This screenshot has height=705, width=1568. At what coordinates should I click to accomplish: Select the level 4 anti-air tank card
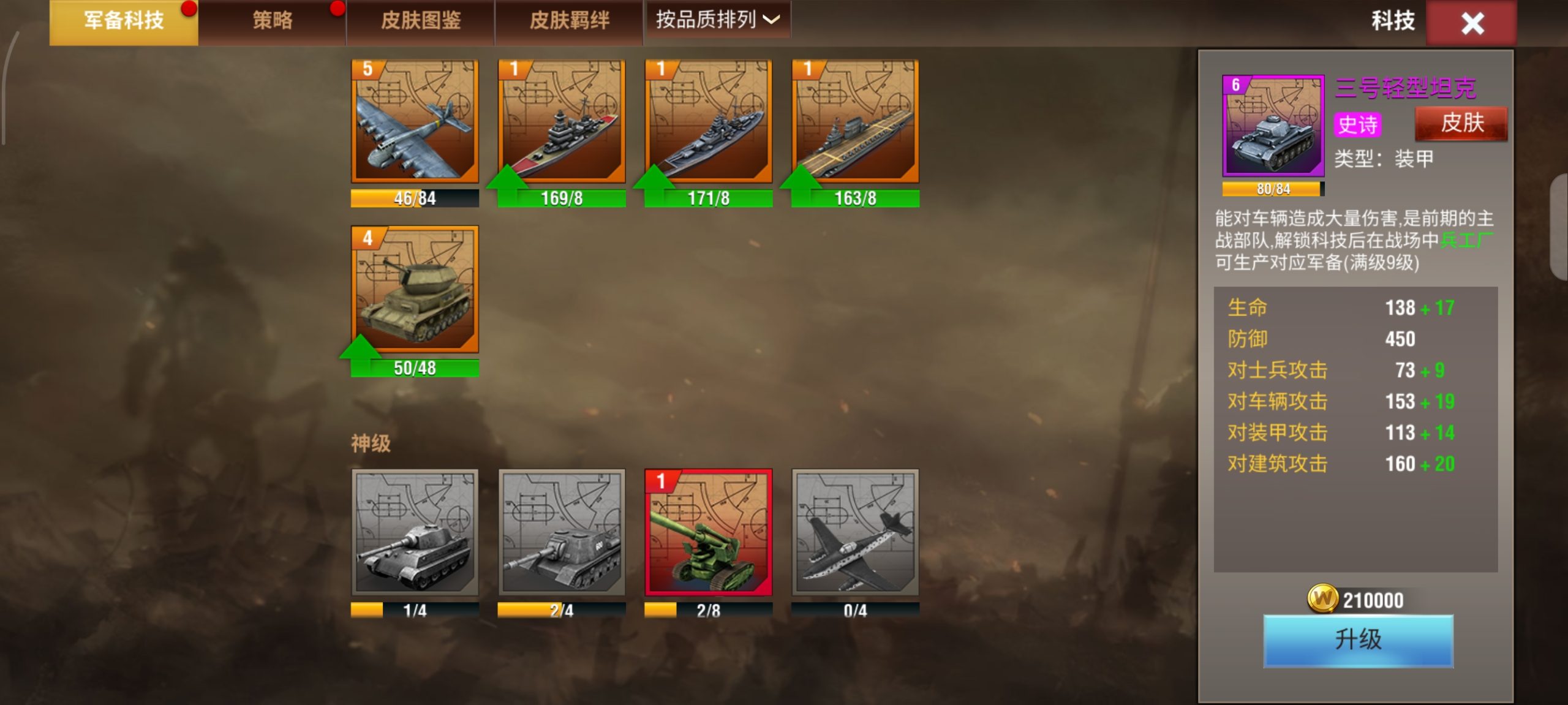point(415,289)
